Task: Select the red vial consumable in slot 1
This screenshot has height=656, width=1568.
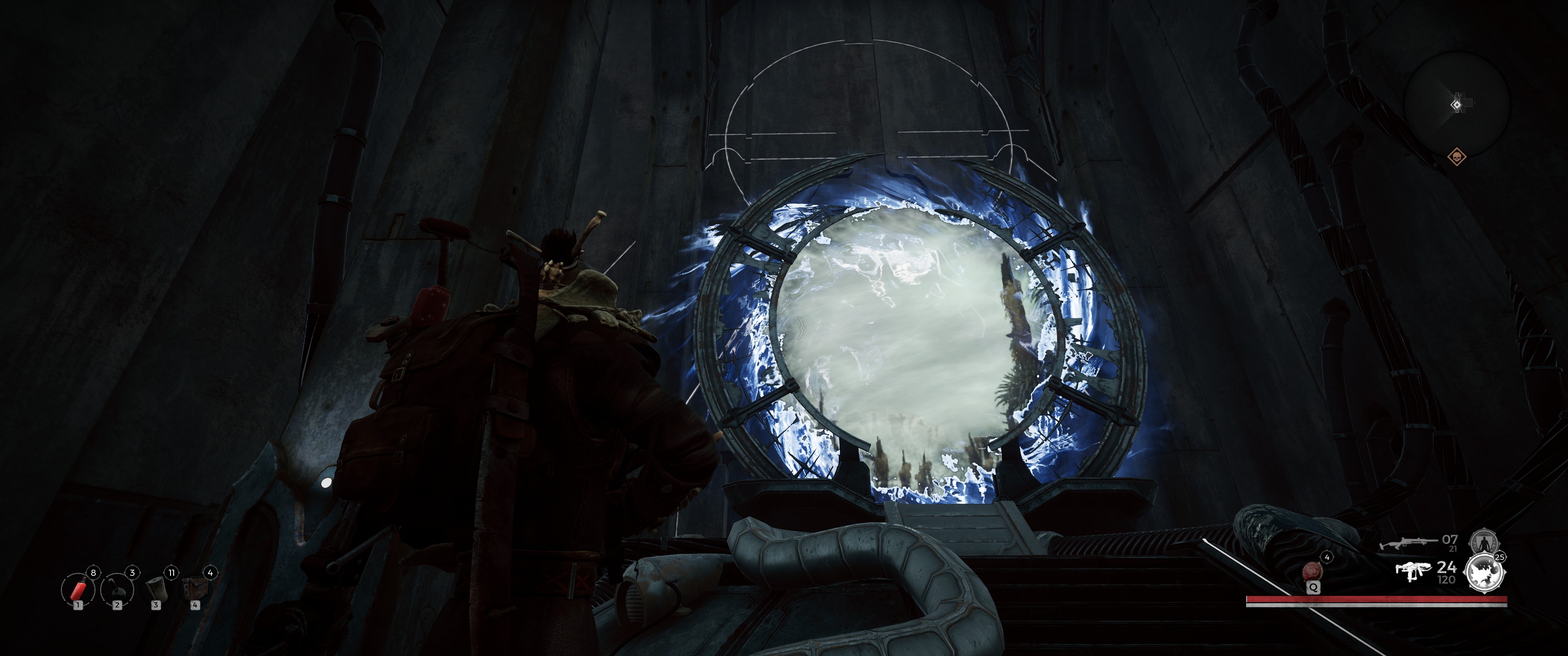Action: click(x=78, y=589)
